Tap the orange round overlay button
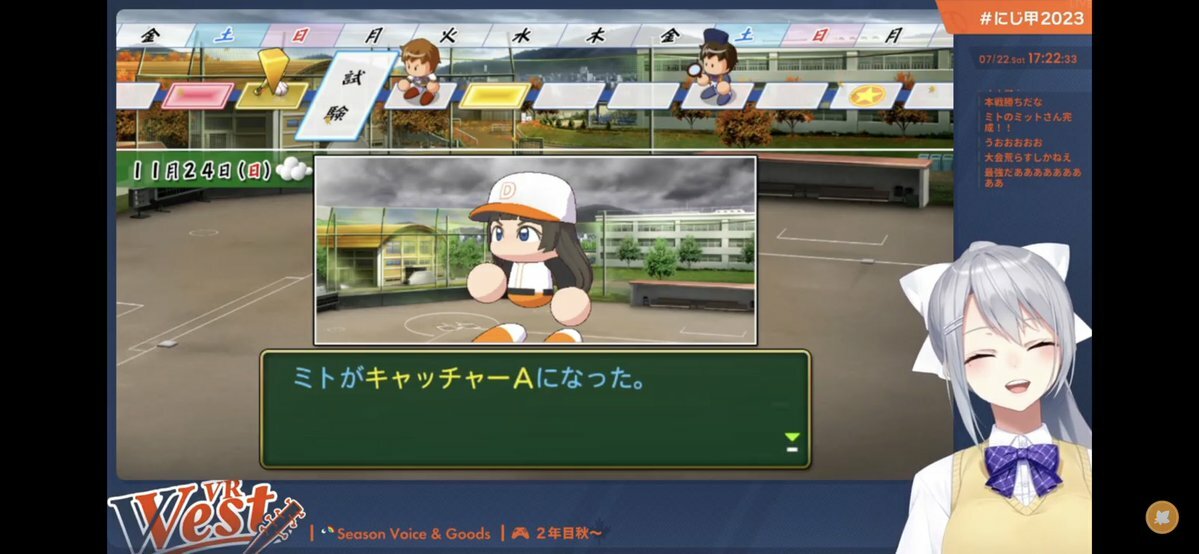This screenshot has width=1199, height=554. pos(1161,517)
